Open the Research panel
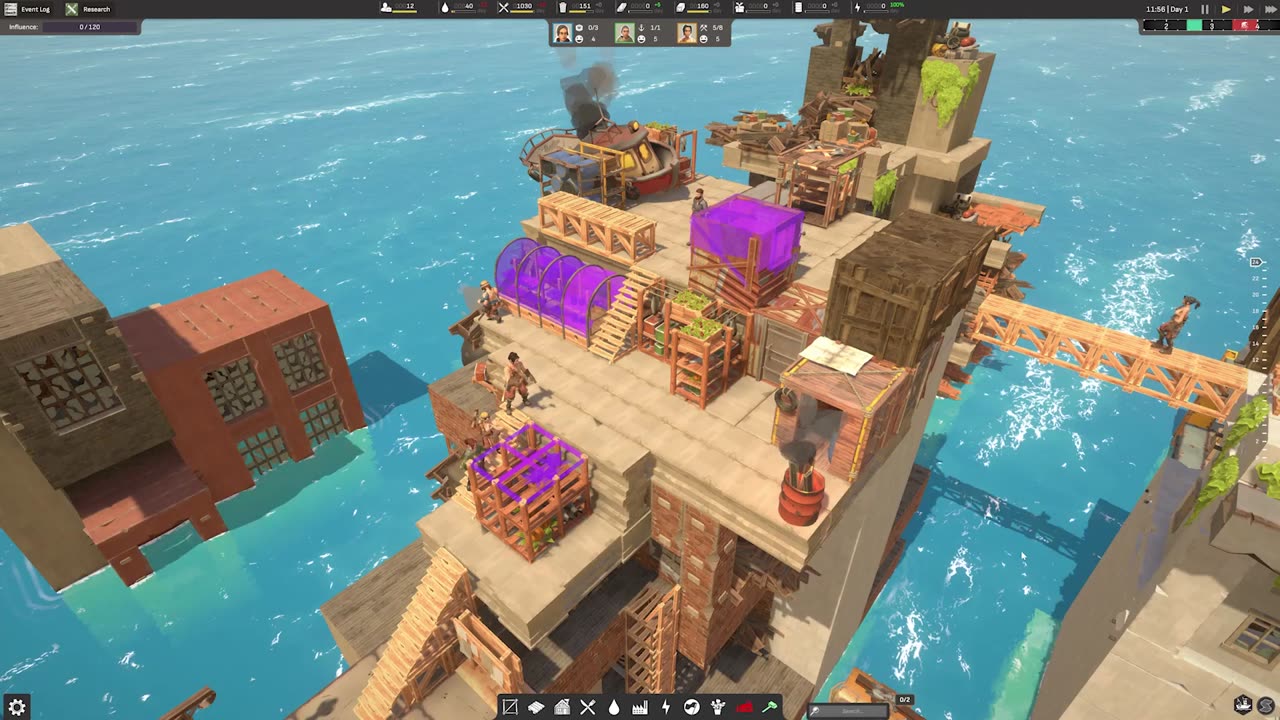The image size is (1280, 720). pos(88,9)
